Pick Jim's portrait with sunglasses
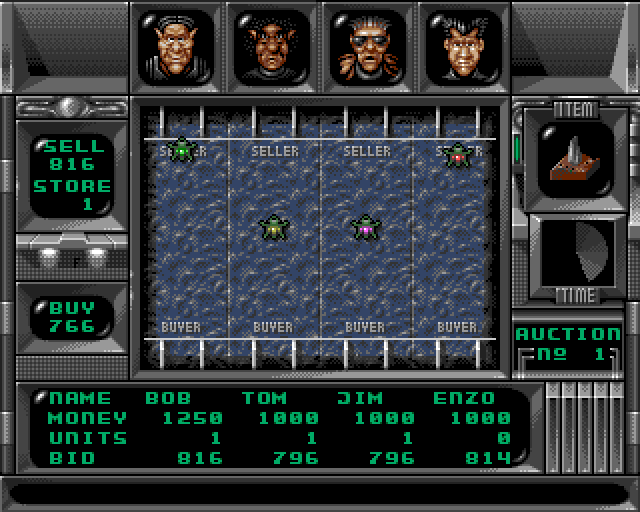 (x=367, y=46)
